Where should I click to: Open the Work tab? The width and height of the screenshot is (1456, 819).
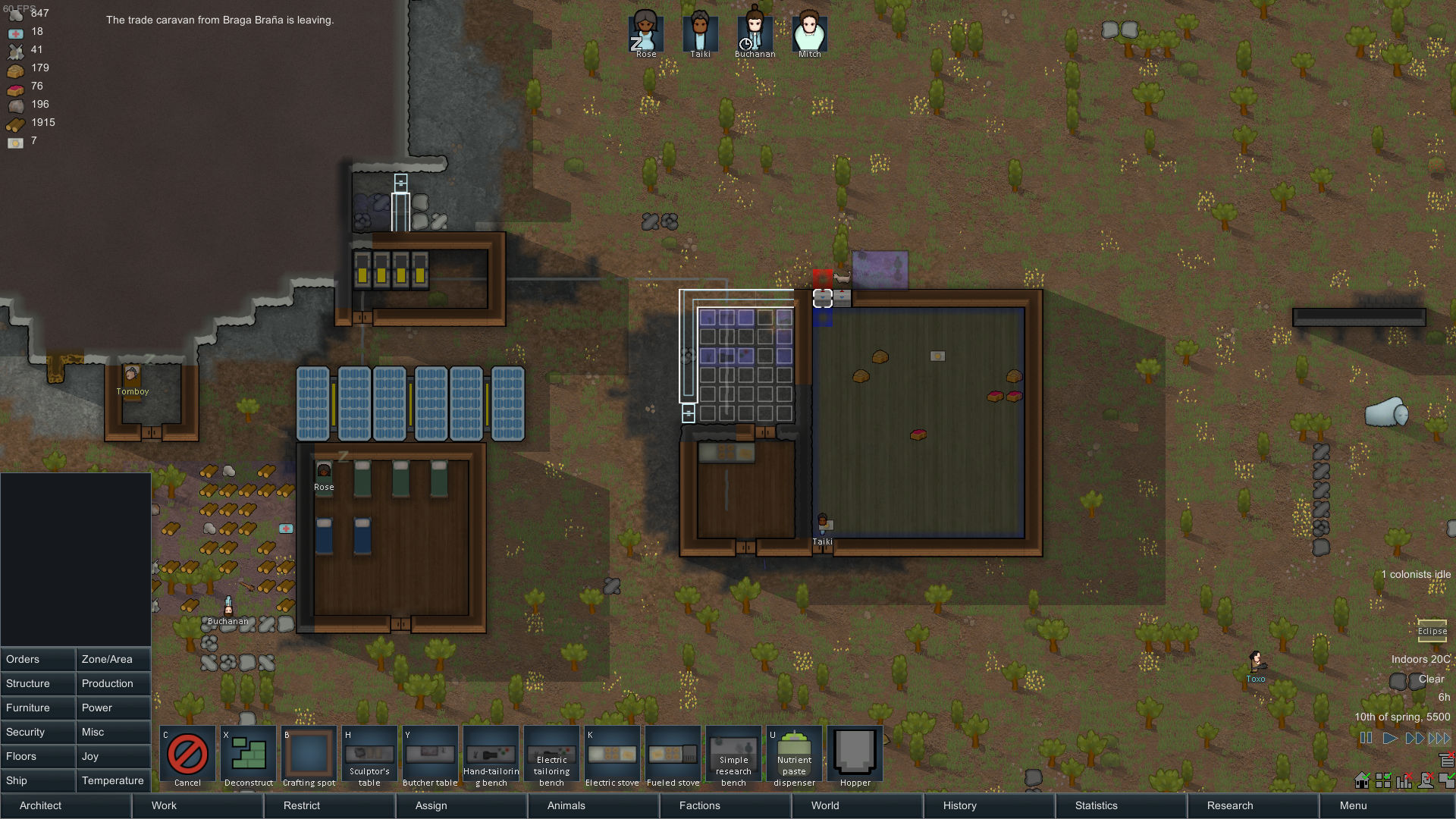(x=197, y=805)
